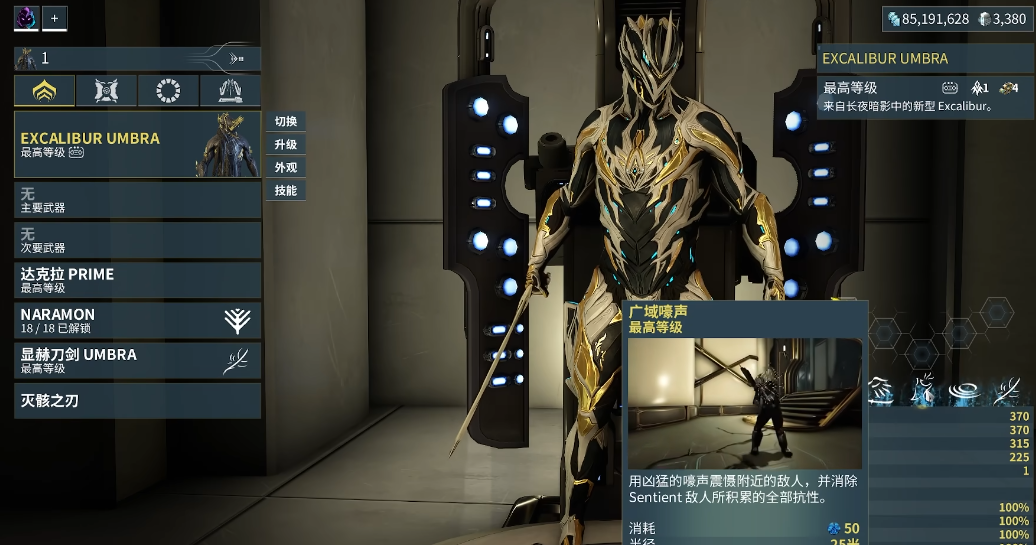Image resolution: width=1036 pixels, height=545 pixels.
Task: Choose the empty 次要武器 secondary weapon slot
Action: tap(137, 240)
